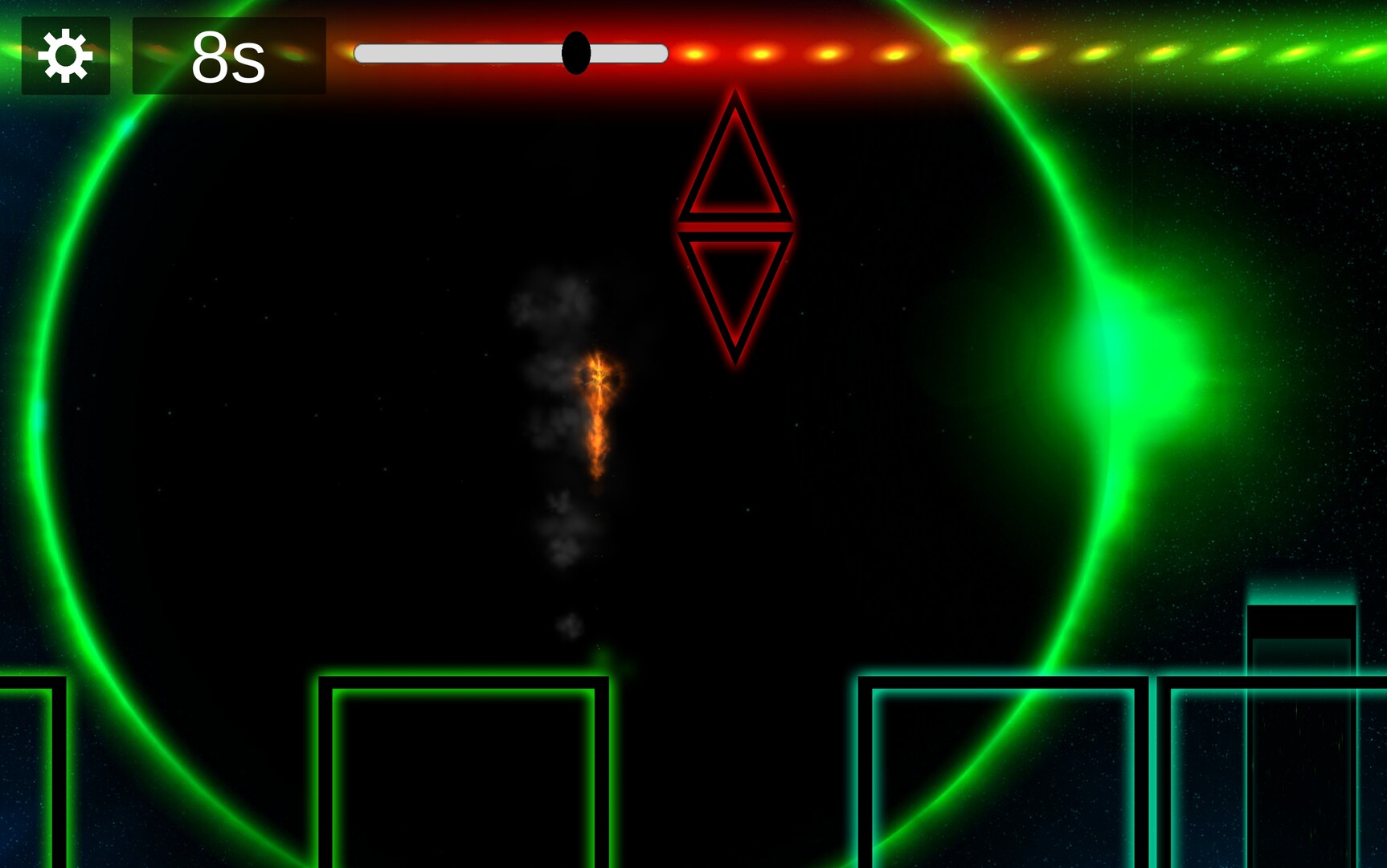Image resolution: width=1387 pixels, height=868 pixels.
Task: Expand the timer display box
Action: (227, 56)
